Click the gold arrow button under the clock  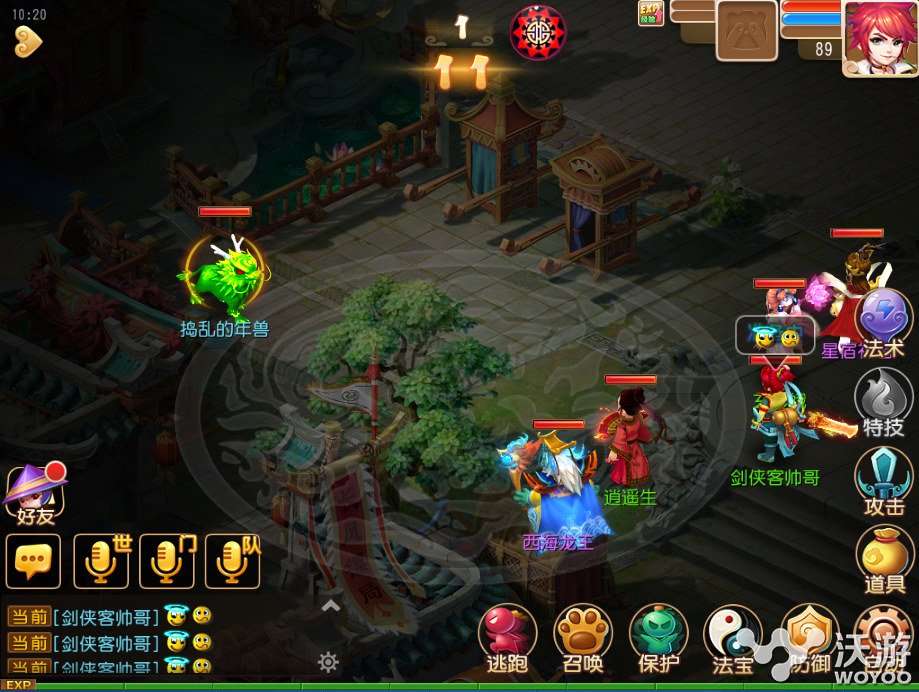tap(28, 41)
